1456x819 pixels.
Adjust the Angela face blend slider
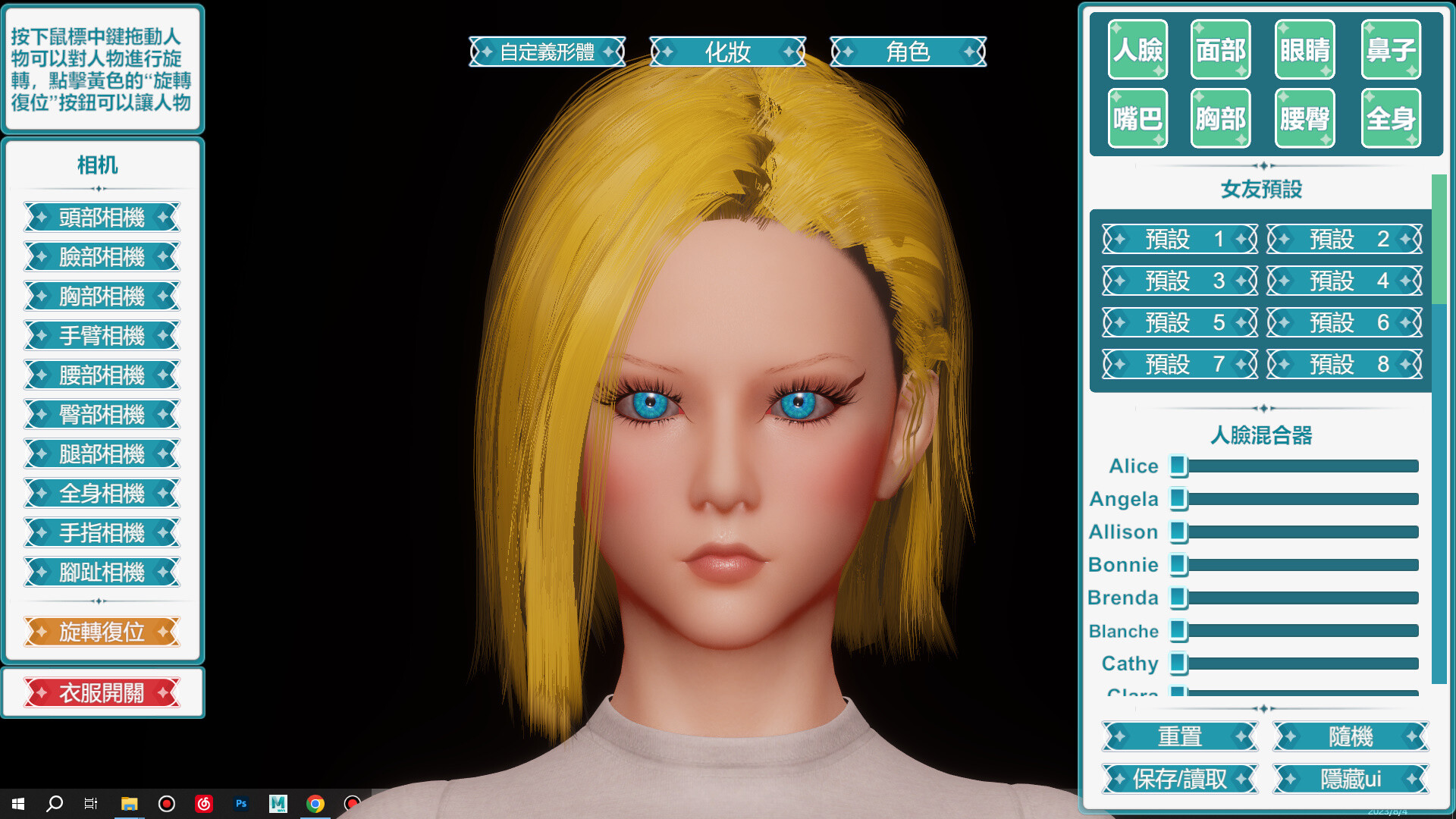[1179, 499]
